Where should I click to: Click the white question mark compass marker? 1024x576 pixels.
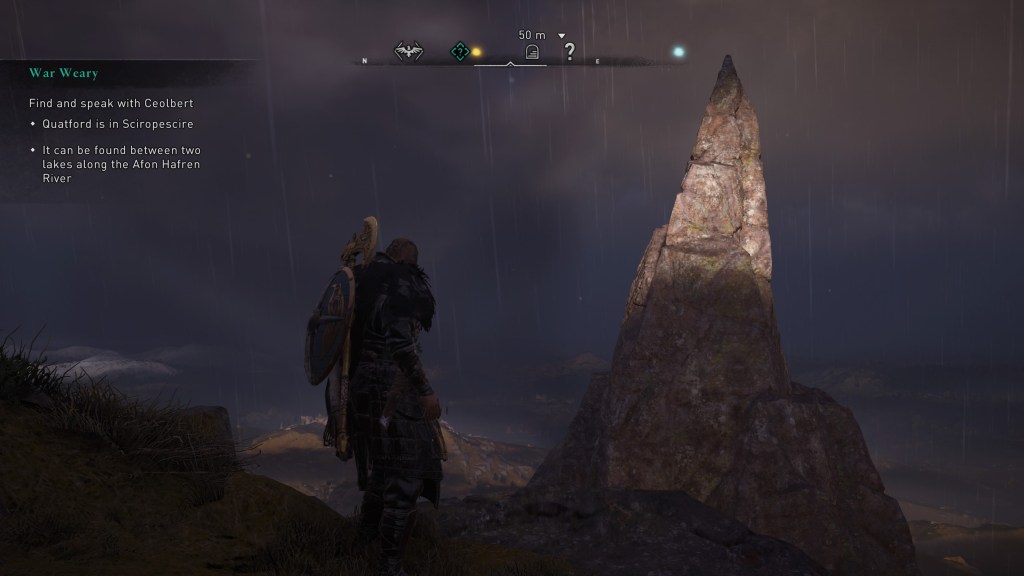[x=570, y=52]
